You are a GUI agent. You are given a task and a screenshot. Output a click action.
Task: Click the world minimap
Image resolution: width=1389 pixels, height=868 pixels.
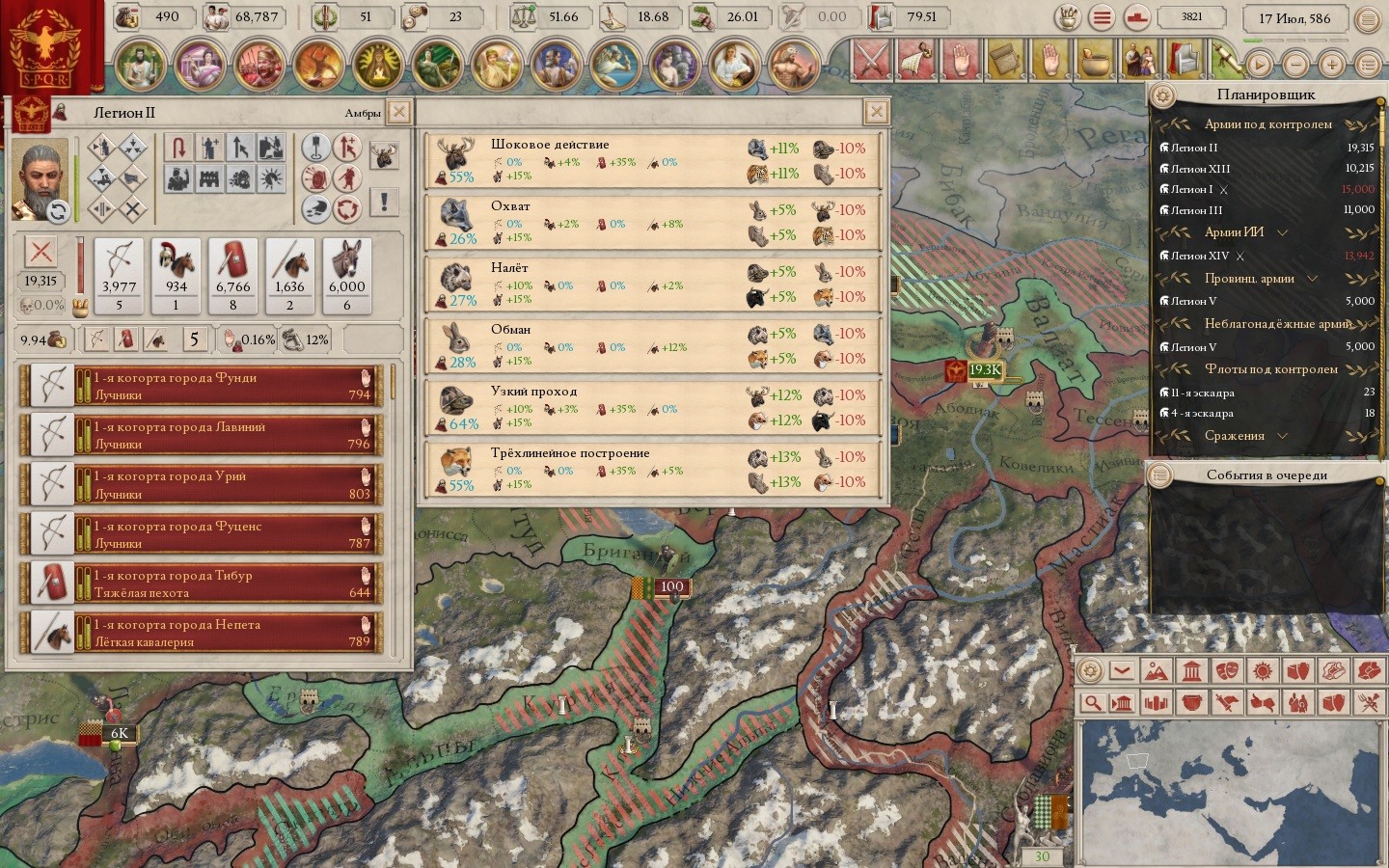(1230, 791)
